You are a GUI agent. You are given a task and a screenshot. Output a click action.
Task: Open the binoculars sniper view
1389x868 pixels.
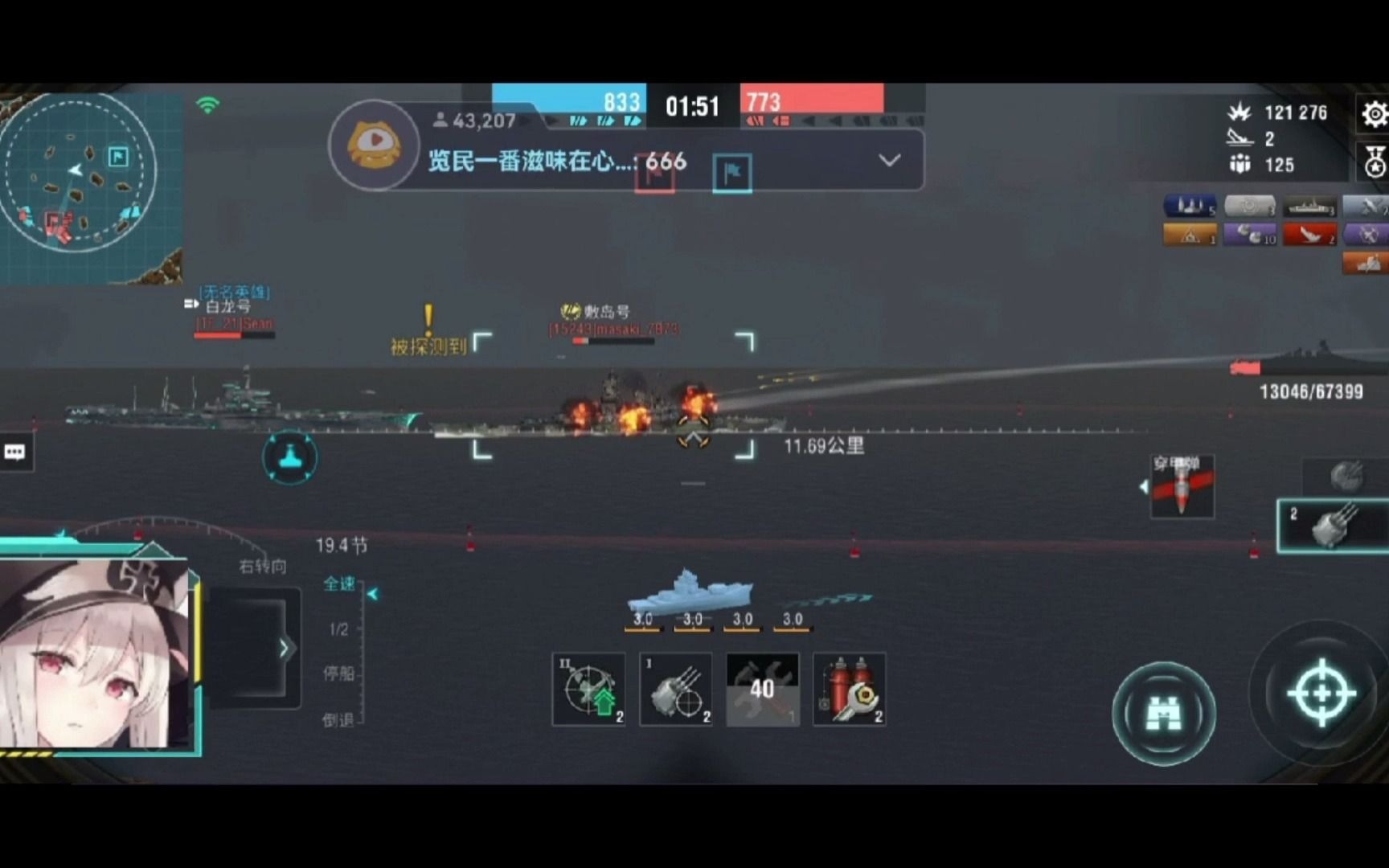(1165, 711)
